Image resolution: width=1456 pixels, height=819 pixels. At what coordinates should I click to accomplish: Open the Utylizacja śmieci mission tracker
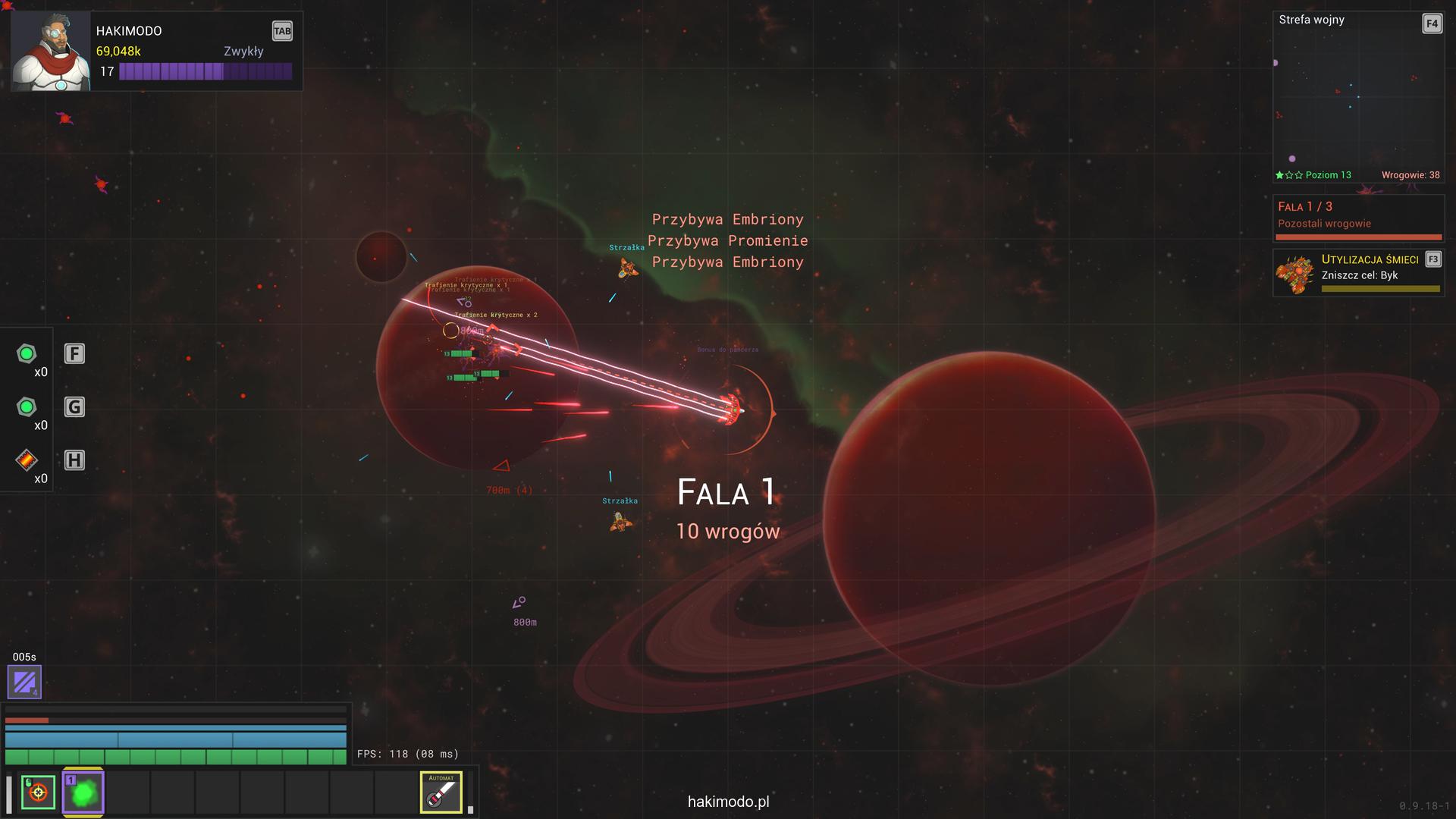(x=1357, y=273)
